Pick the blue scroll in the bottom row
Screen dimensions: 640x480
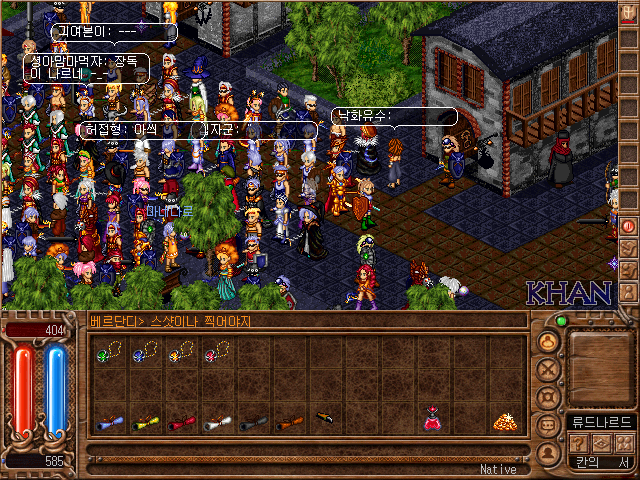[x=107, y=423]
